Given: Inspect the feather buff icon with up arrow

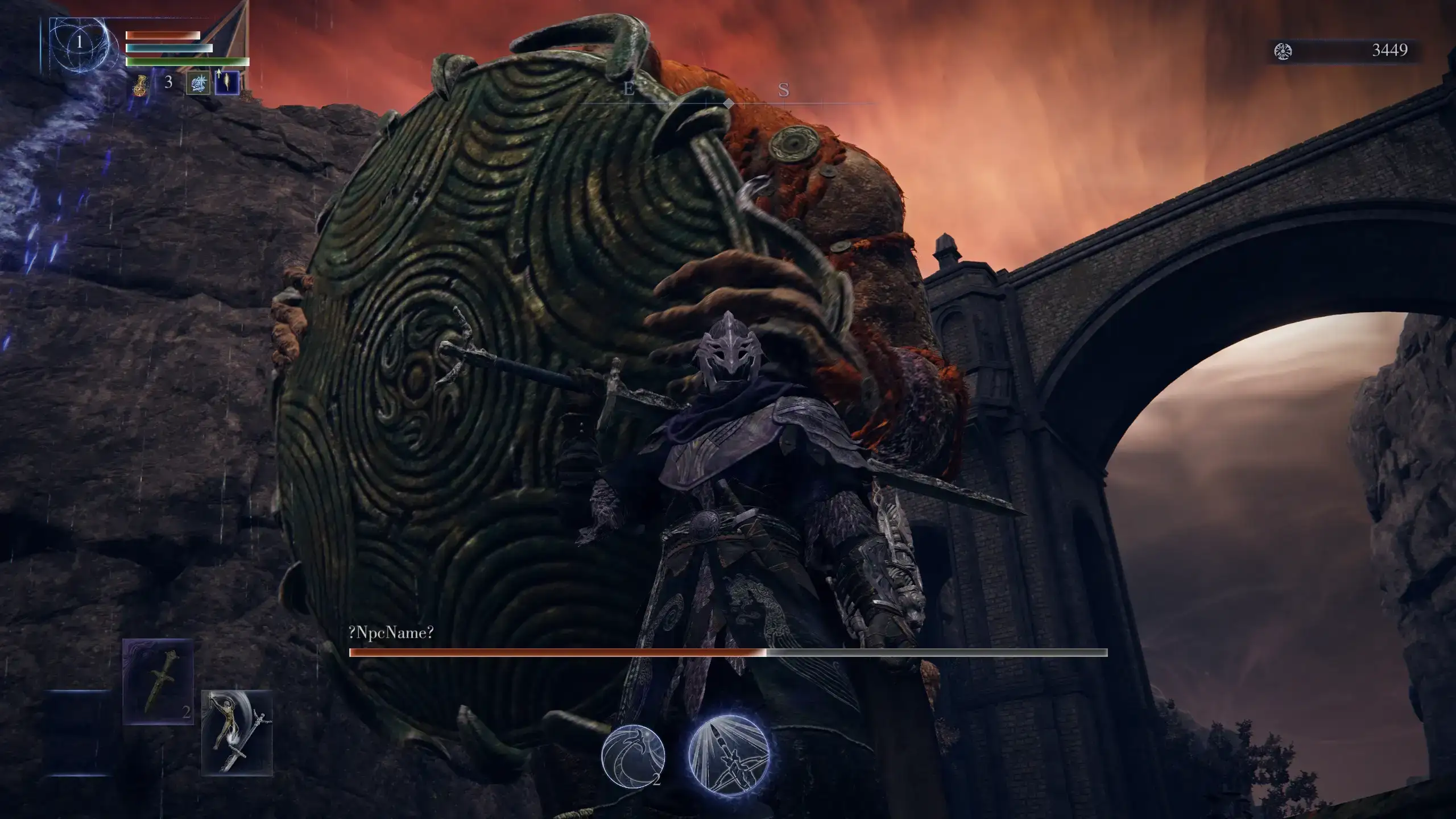Looking at the screenshot, I should tap(227, 83).
